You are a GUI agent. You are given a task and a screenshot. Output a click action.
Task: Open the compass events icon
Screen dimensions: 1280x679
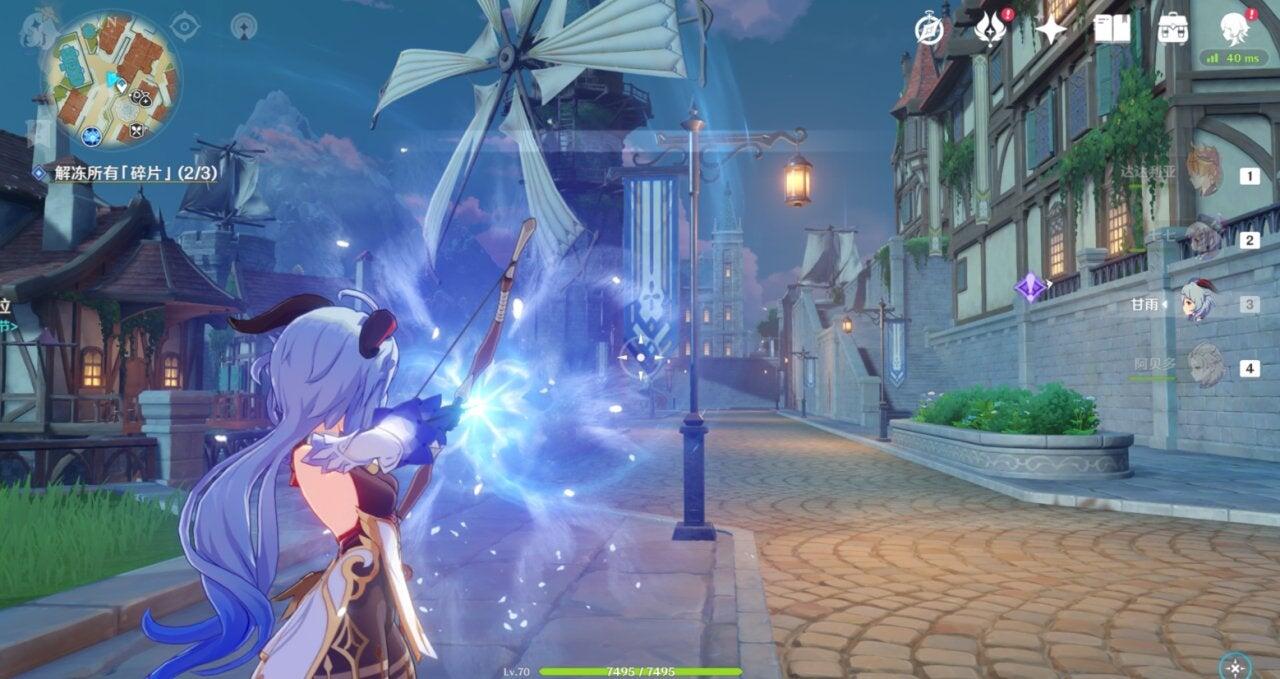pyautogui.click(x=929, y=30)
